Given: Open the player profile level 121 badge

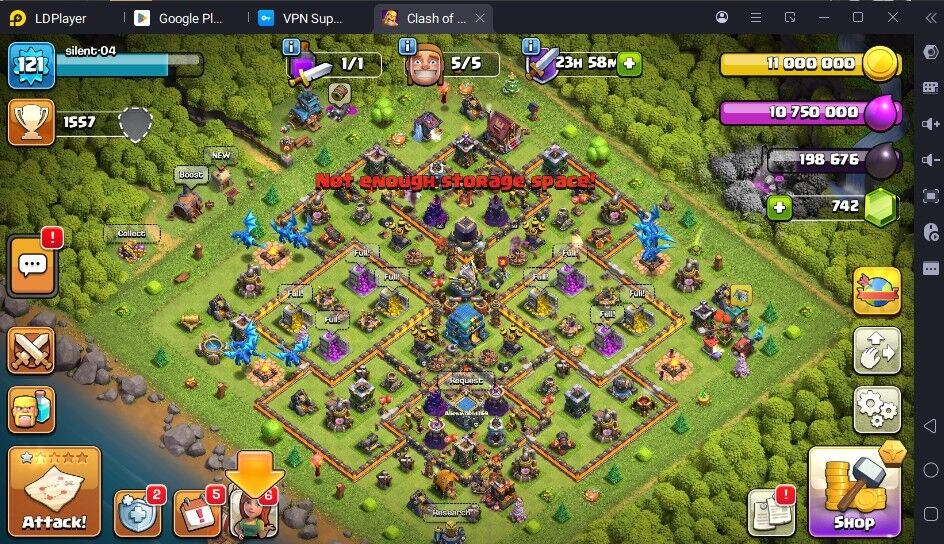Looking at the screenshot, I should tap(32, 65).
